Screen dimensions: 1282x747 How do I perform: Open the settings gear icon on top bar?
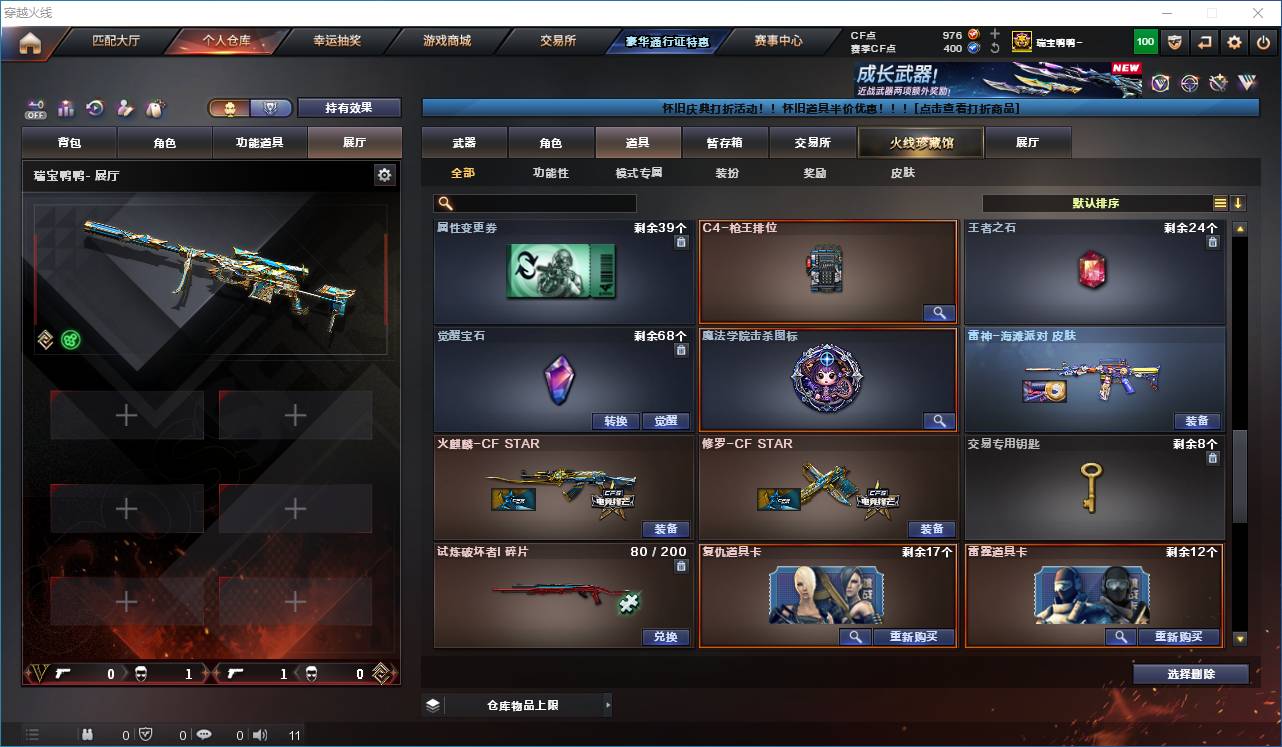pyautogui.click(x=1233, y=41)
